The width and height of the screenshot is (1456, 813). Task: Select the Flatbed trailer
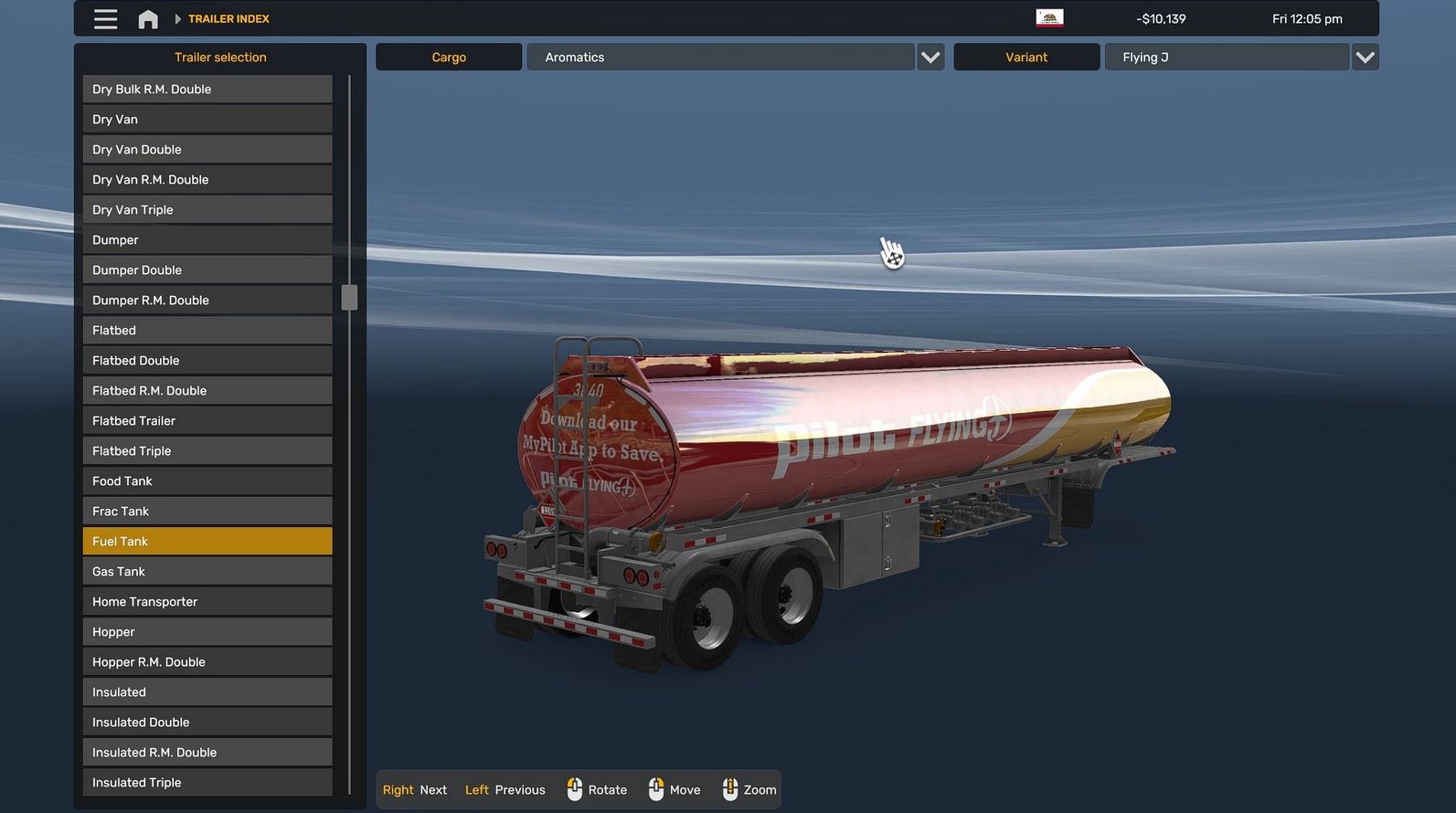[207, 331]
